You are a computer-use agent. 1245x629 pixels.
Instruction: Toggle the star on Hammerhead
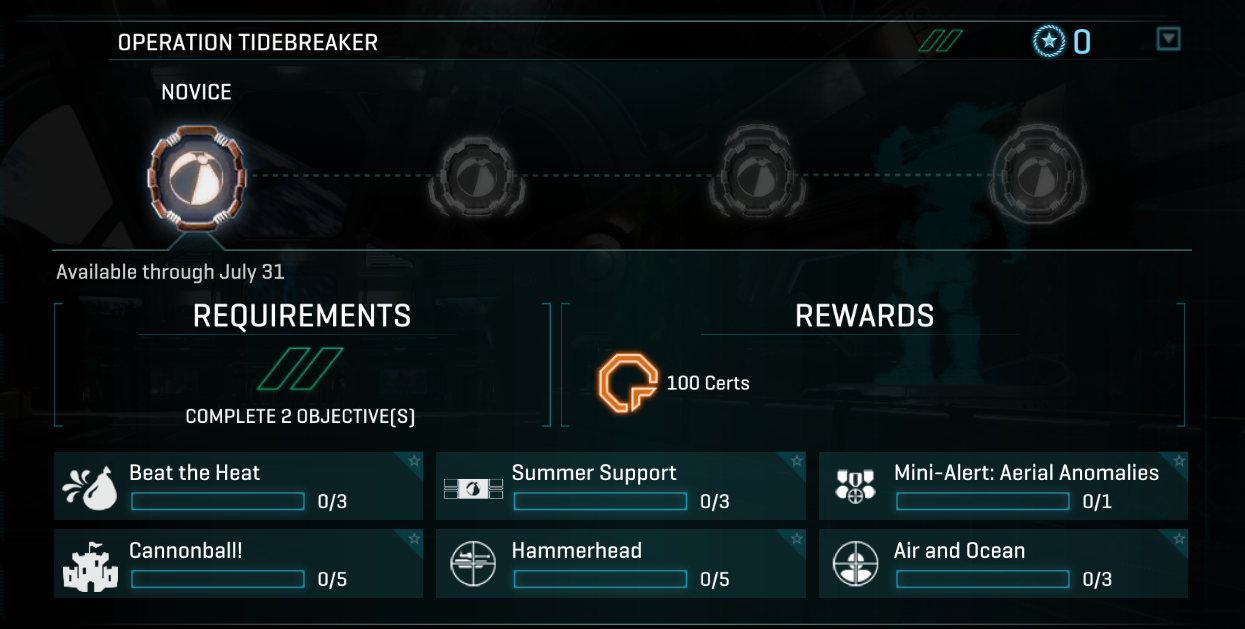797,539
